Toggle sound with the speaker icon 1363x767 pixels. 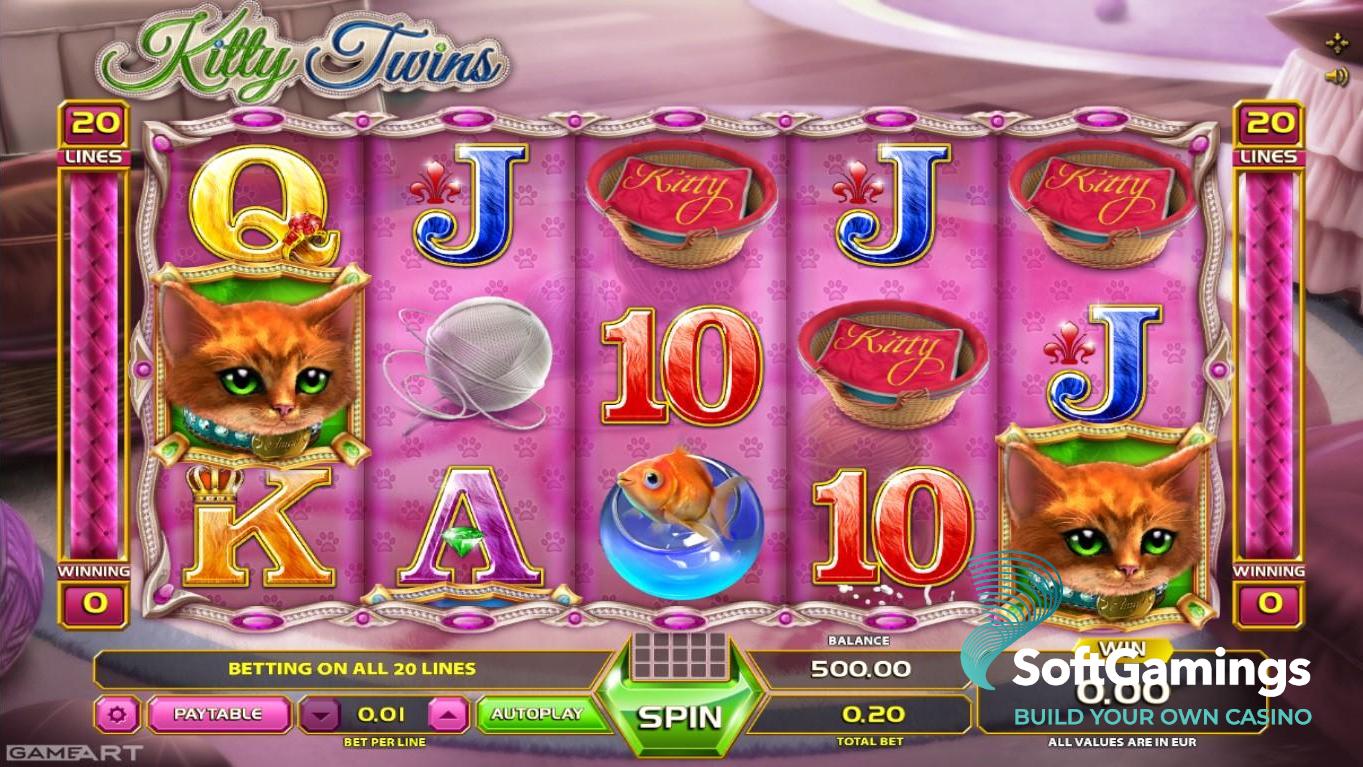[1335, 76]
